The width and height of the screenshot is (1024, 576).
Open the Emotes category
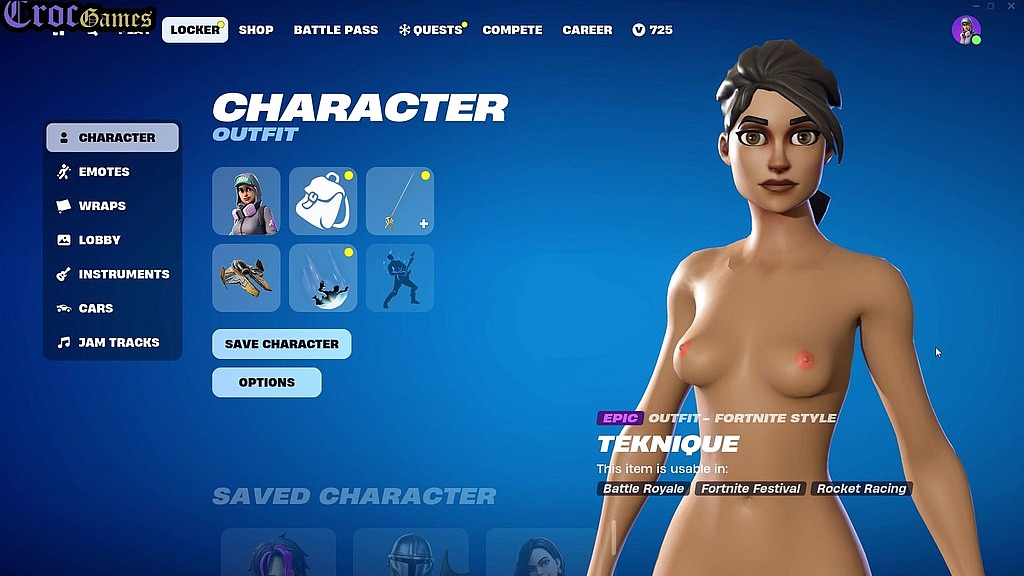coord(104,172)
